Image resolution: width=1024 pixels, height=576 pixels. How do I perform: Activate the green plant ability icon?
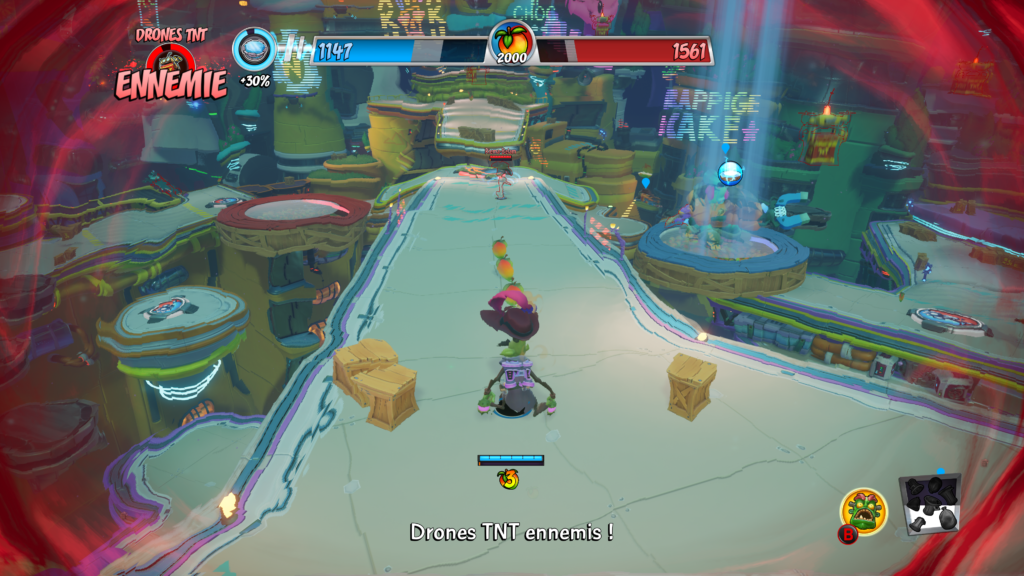tap(864, 510)
